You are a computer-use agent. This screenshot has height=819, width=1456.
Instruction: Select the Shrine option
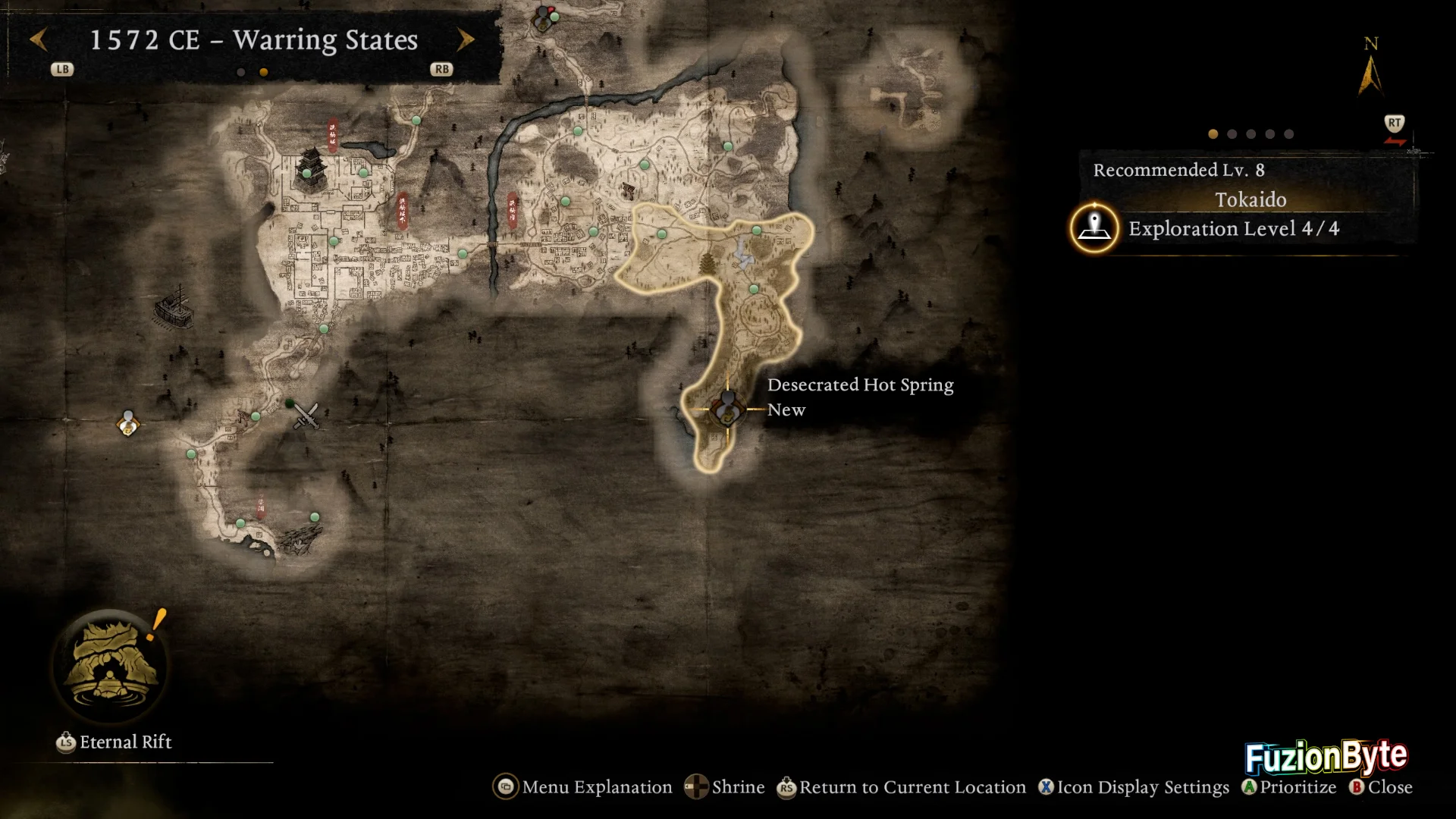(x=725, y=787)
